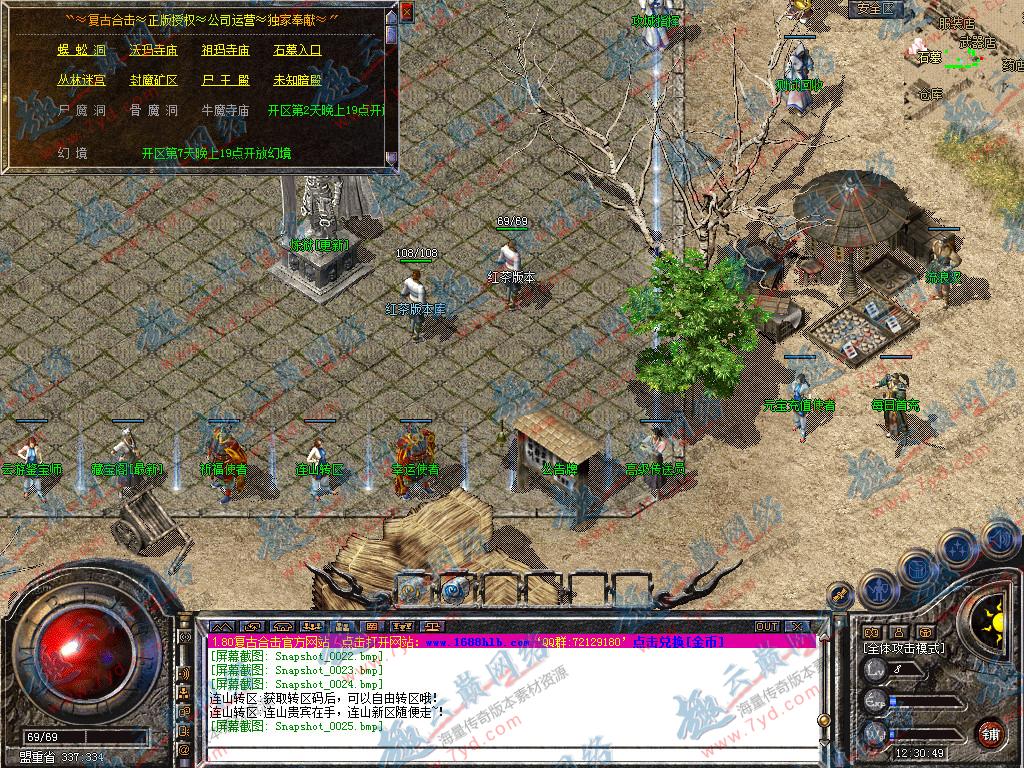Select the 蜈蚣洞 teleport link
The height and width of the screenshot is (768, 1024).
point(82,49)
